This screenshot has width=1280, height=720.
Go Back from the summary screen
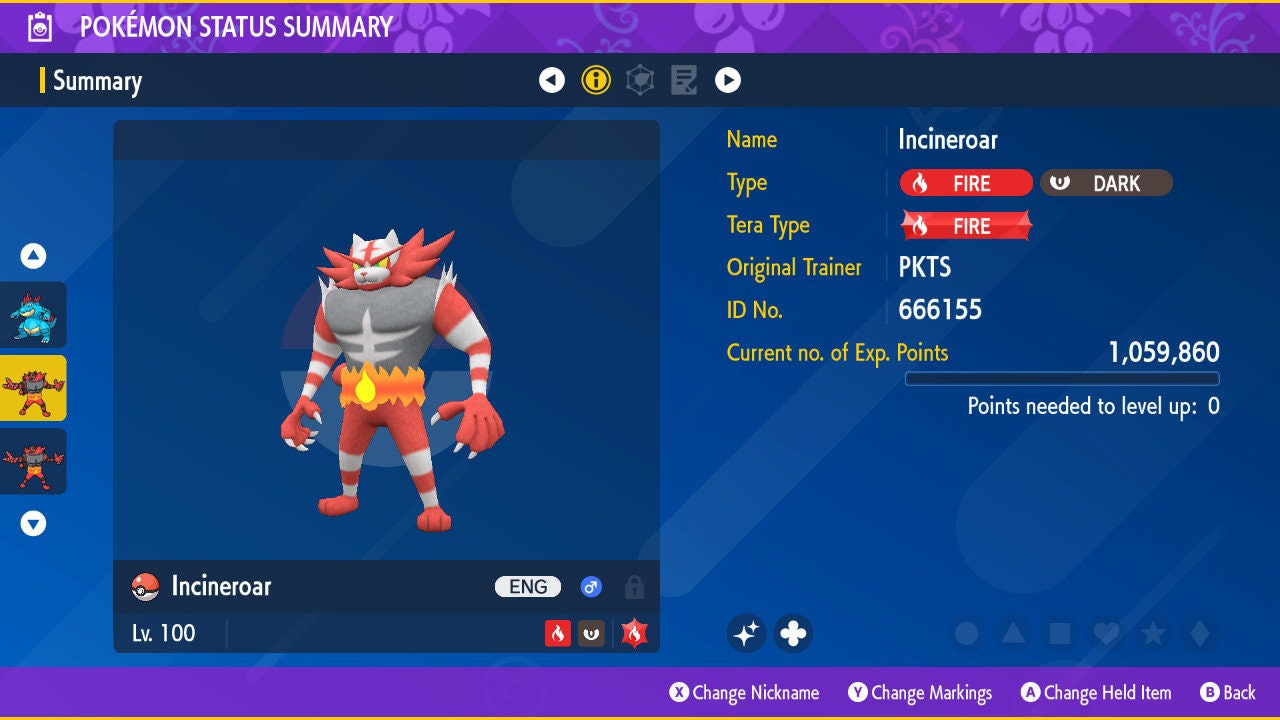(1227, 692)
